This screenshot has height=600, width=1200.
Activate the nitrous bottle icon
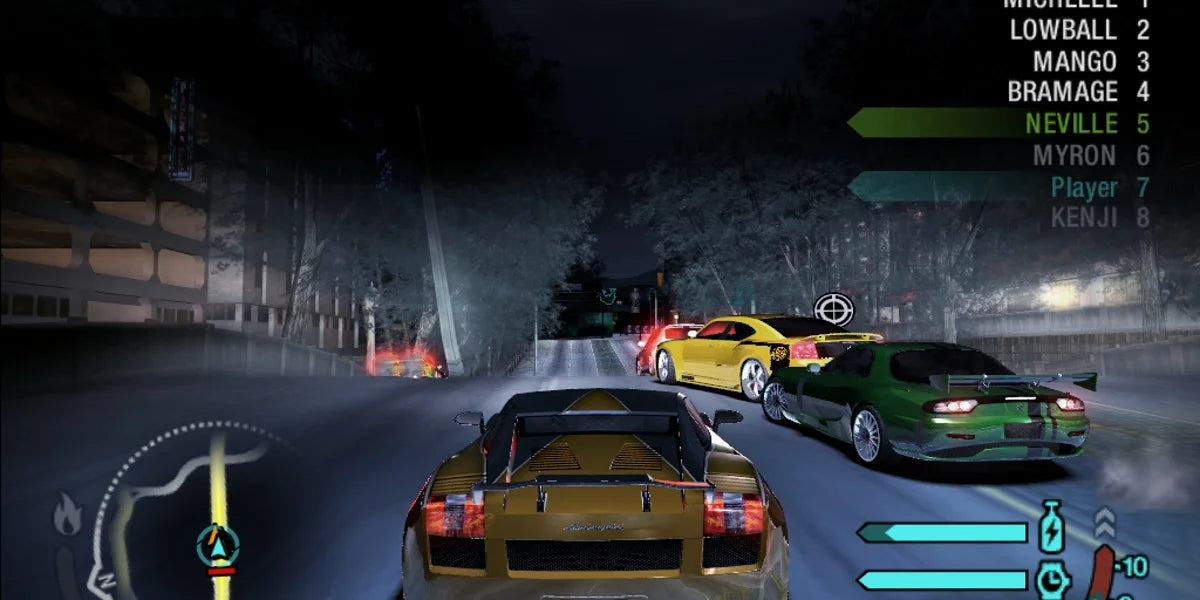(x=1051, y=527)
